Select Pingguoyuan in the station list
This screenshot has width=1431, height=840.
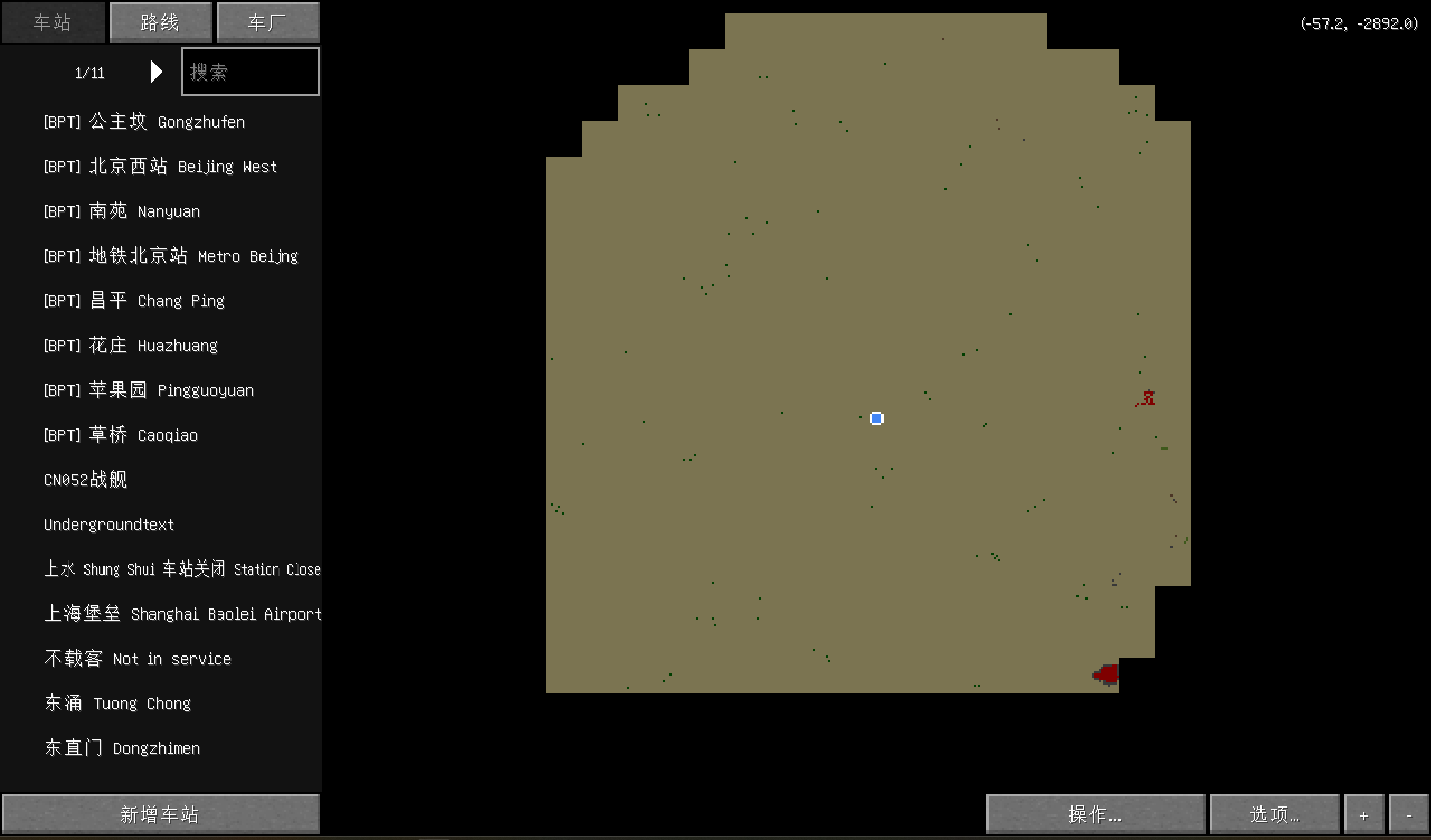tap(148, 390)
